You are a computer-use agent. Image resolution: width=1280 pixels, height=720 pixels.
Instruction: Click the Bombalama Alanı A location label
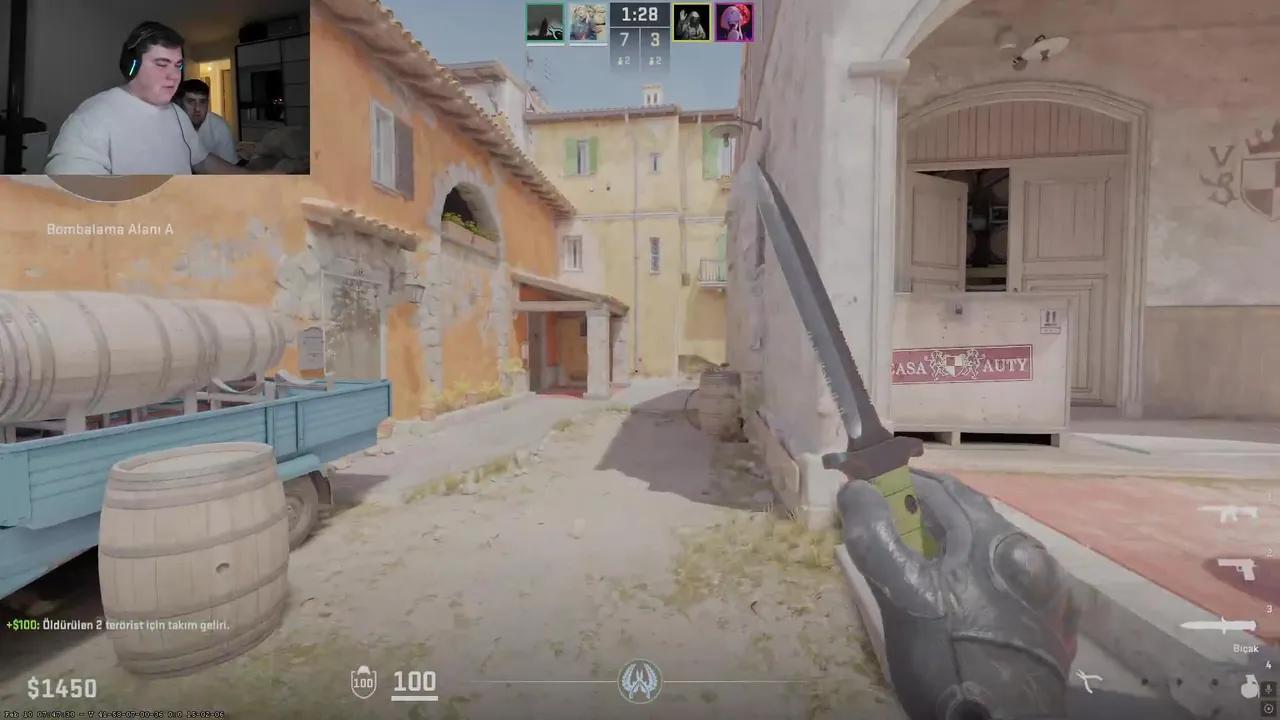(109, 229)
